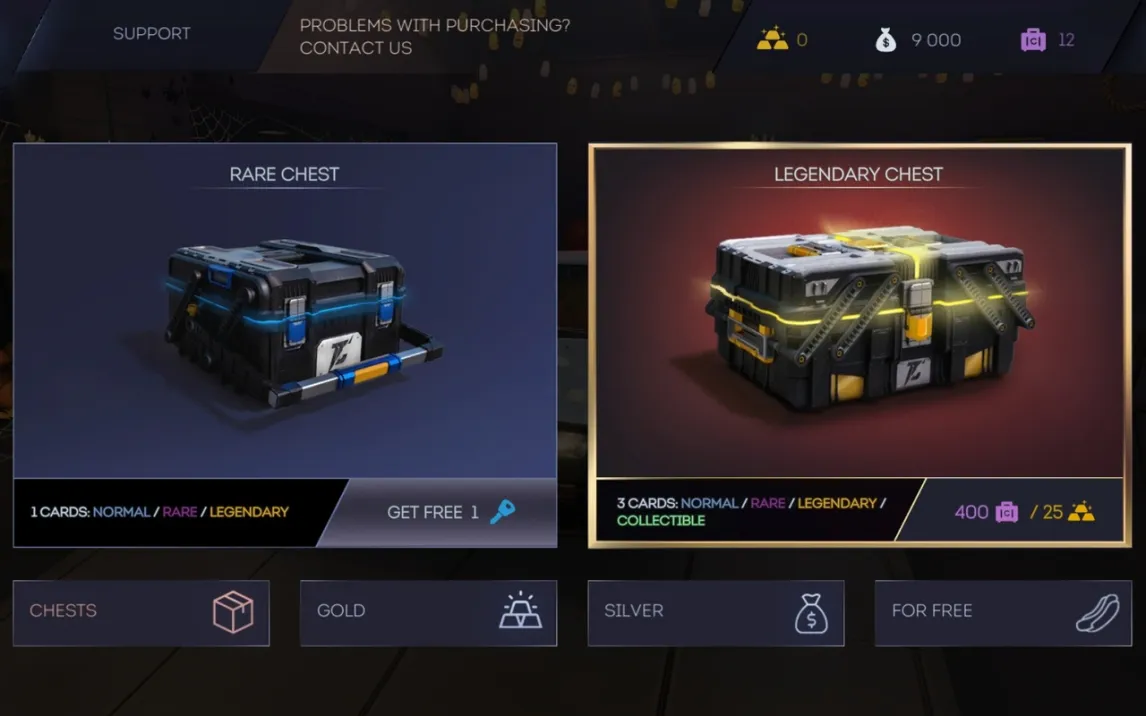Tap the purple case currency icon

pyautogui.click(x=1033, y=39)
